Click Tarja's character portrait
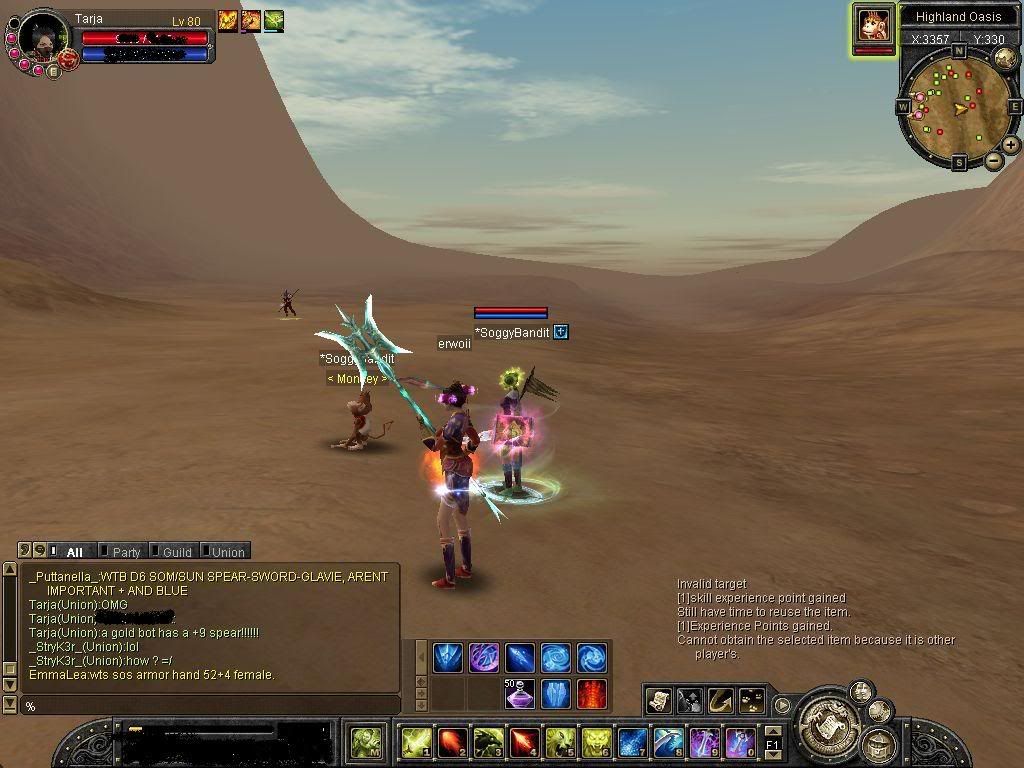The width and height of the screenshot is (1024, 768). 43,38
